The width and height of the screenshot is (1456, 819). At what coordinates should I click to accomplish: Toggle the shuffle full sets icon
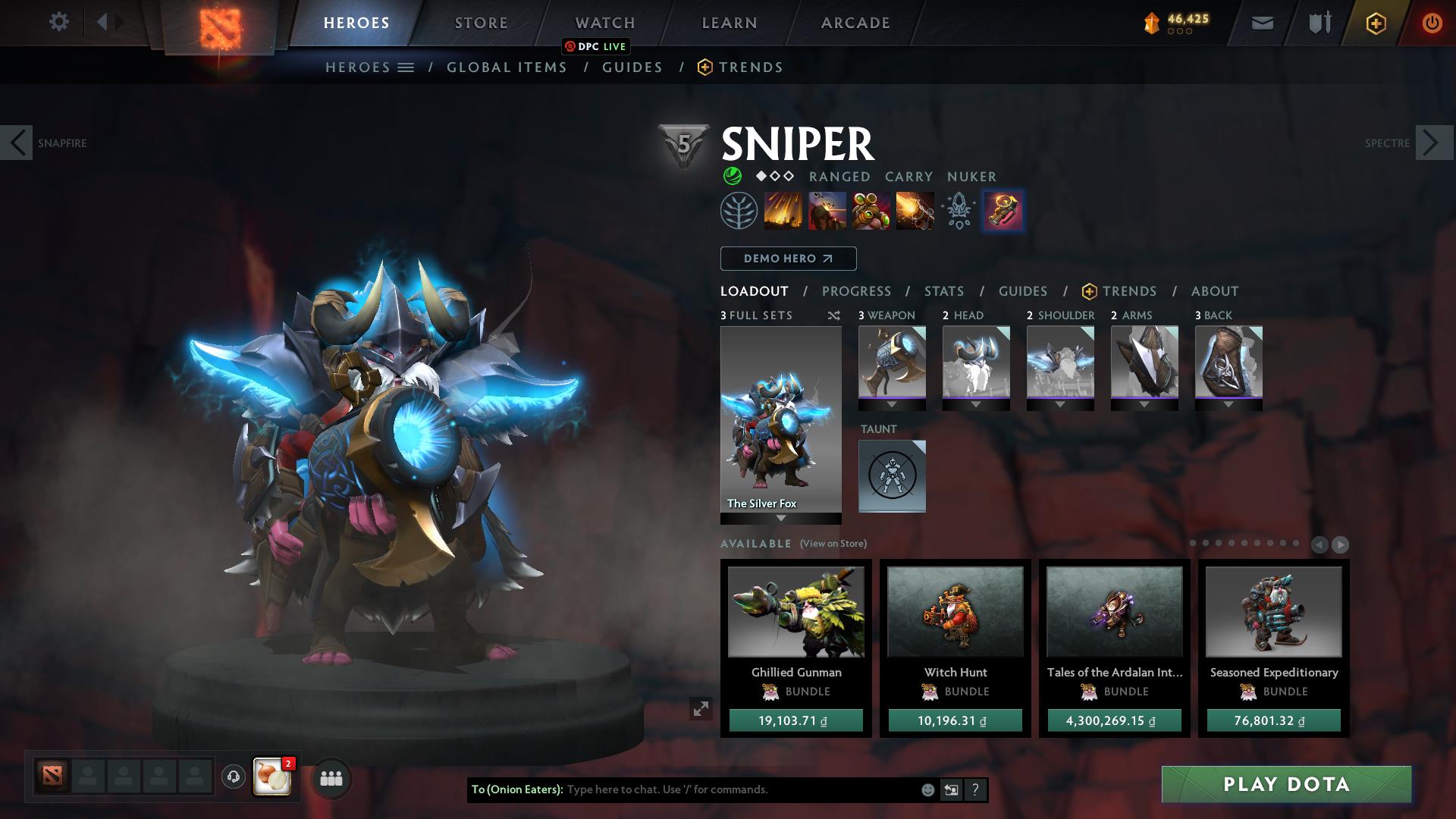point(833,316)
